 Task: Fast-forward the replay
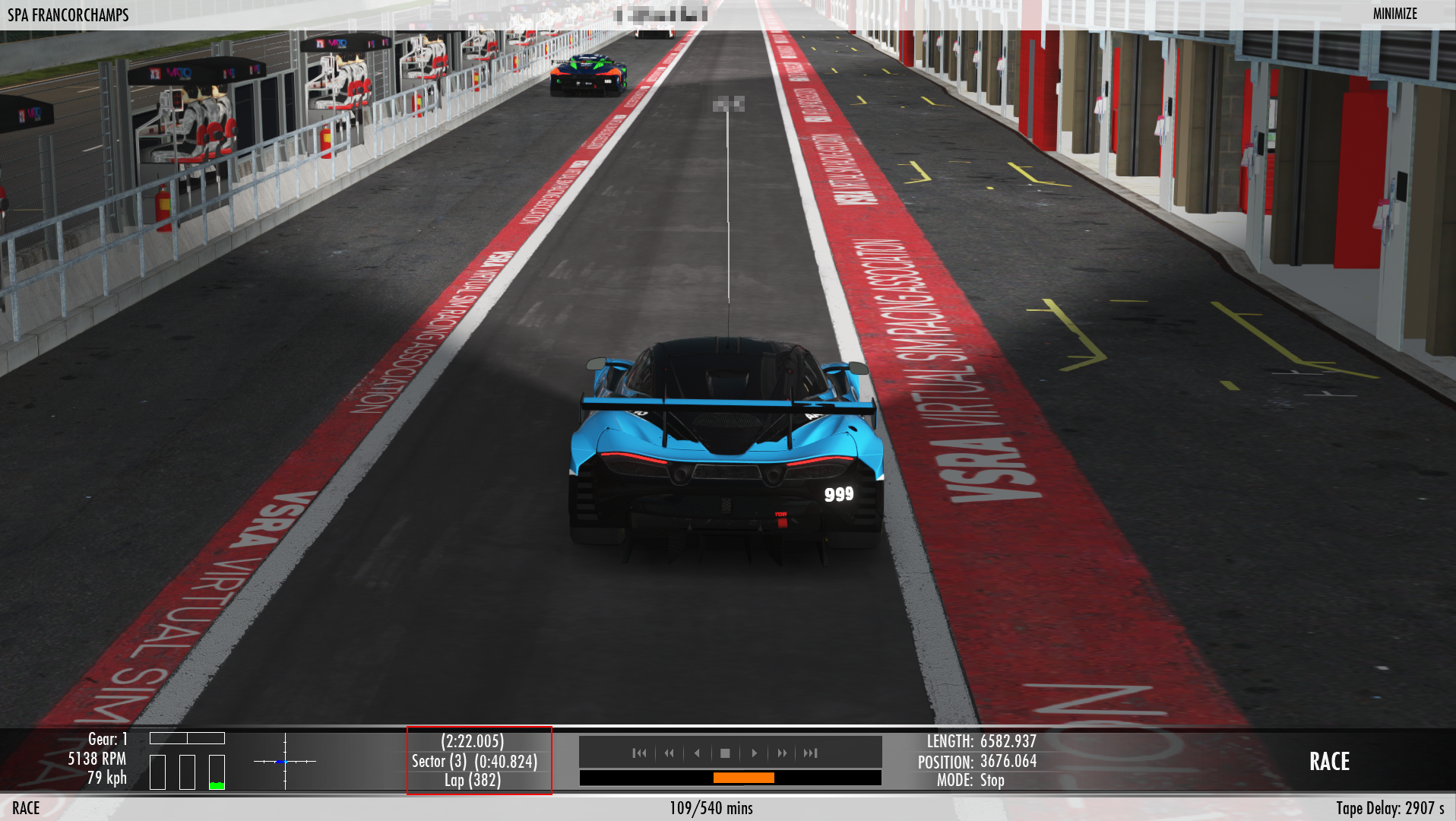[x=782, y=753]
